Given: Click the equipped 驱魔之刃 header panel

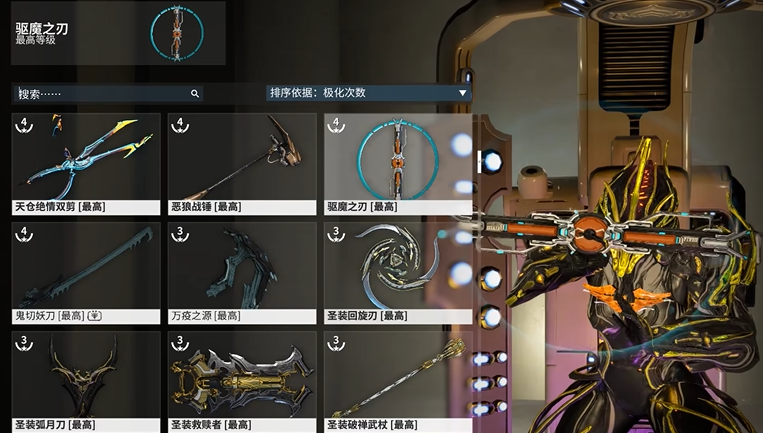Looking at the screenshot, I should point(118,33).
